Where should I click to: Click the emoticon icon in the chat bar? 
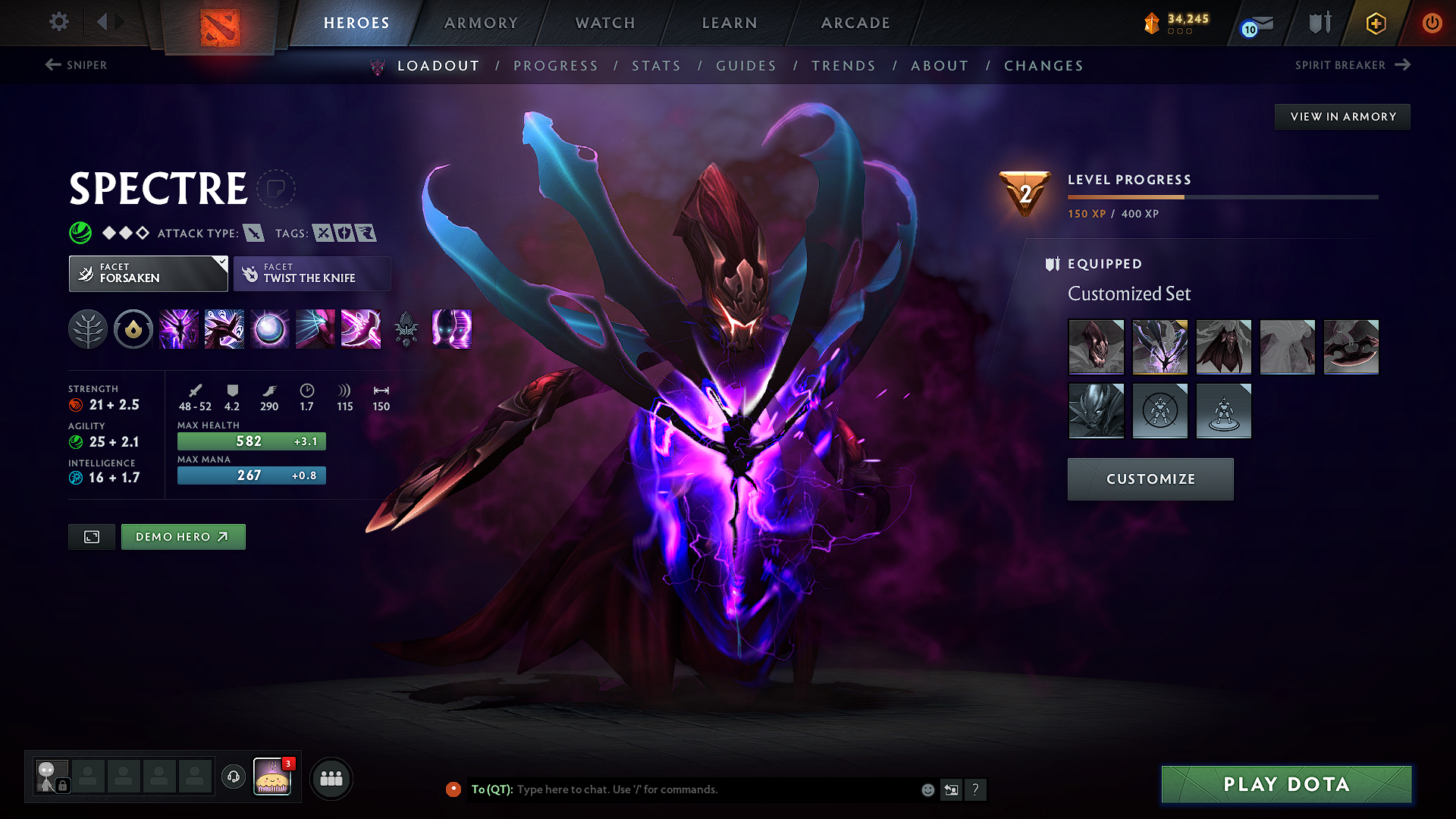tap(927, 789)
